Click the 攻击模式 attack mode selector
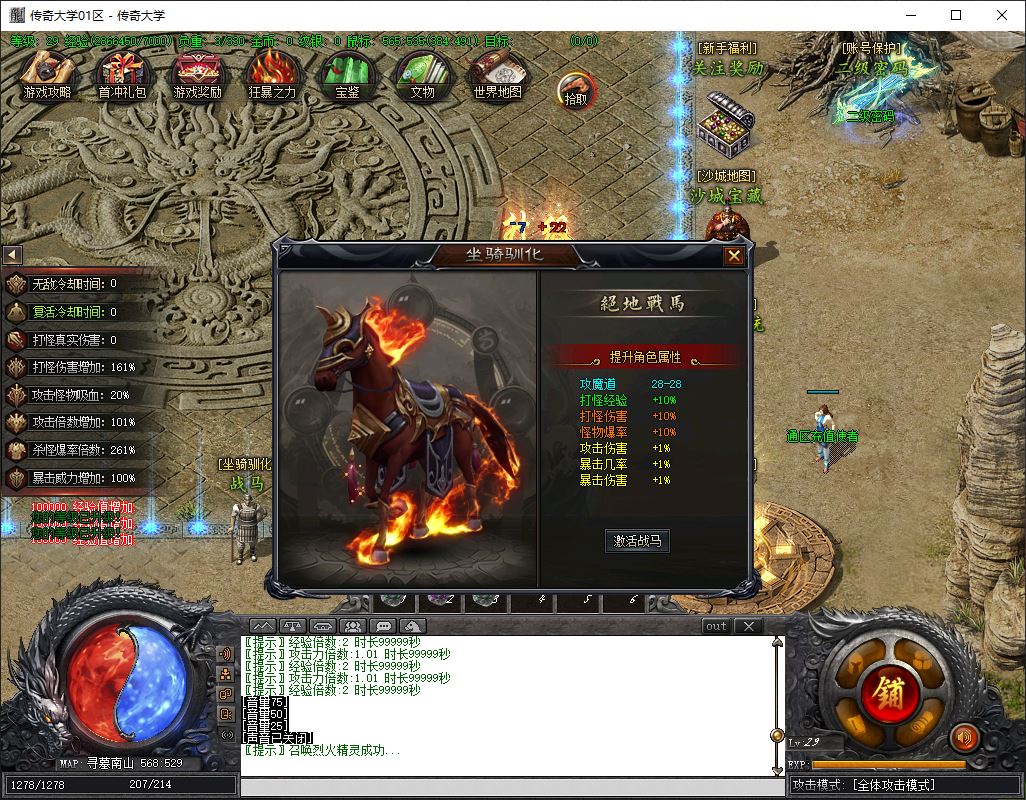This screenshot has width=1026, height=800. [905, 786]
